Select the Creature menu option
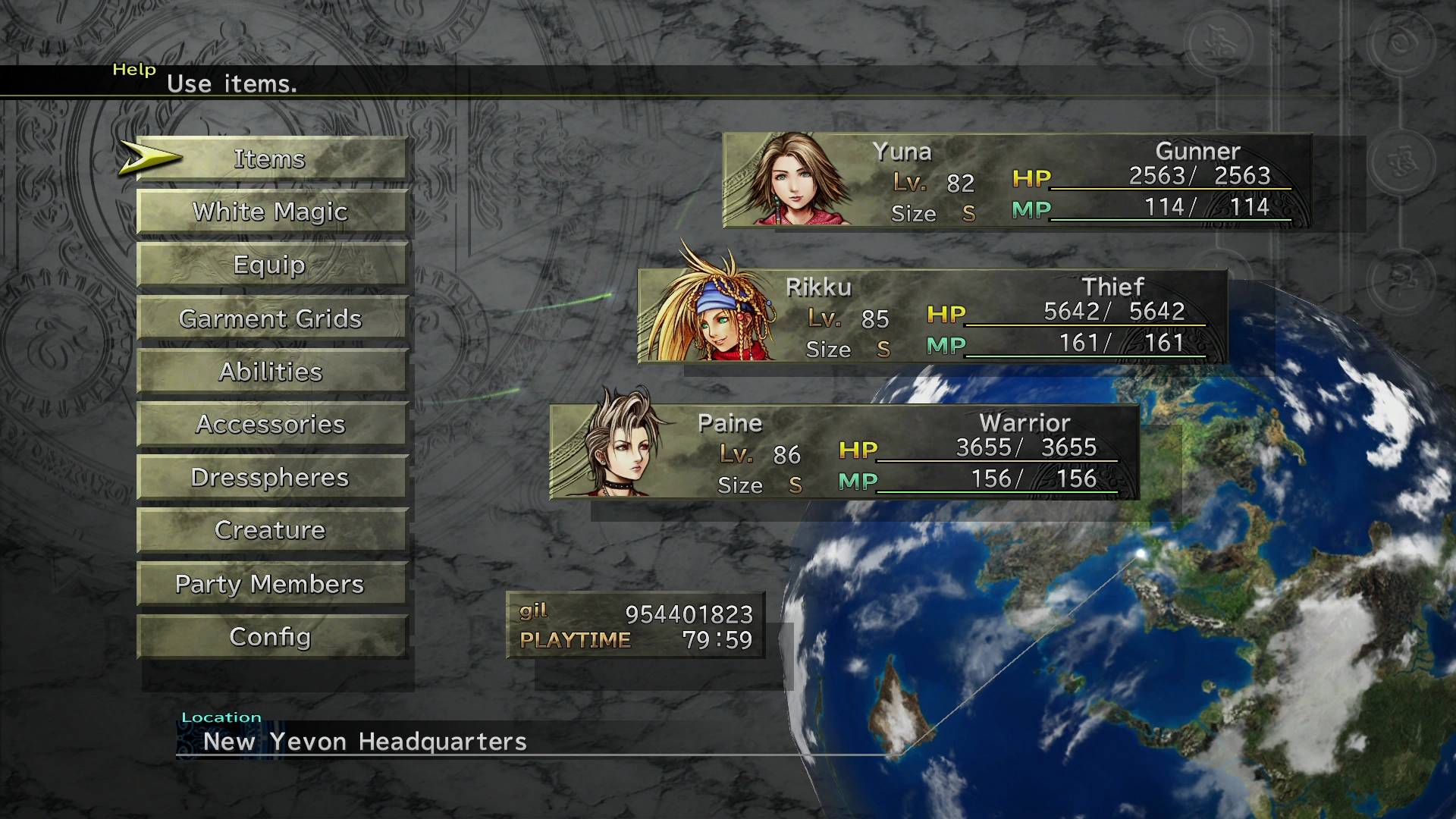The height and width of the screenshot is (819, 1456). click(271, 531)
